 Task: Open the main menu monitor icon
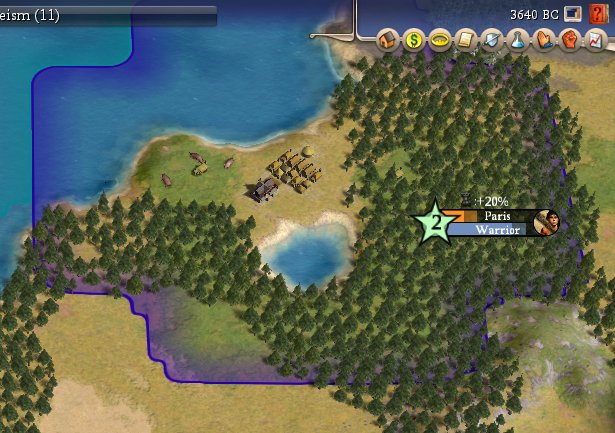pyautogui.click(x=573, y=14)
